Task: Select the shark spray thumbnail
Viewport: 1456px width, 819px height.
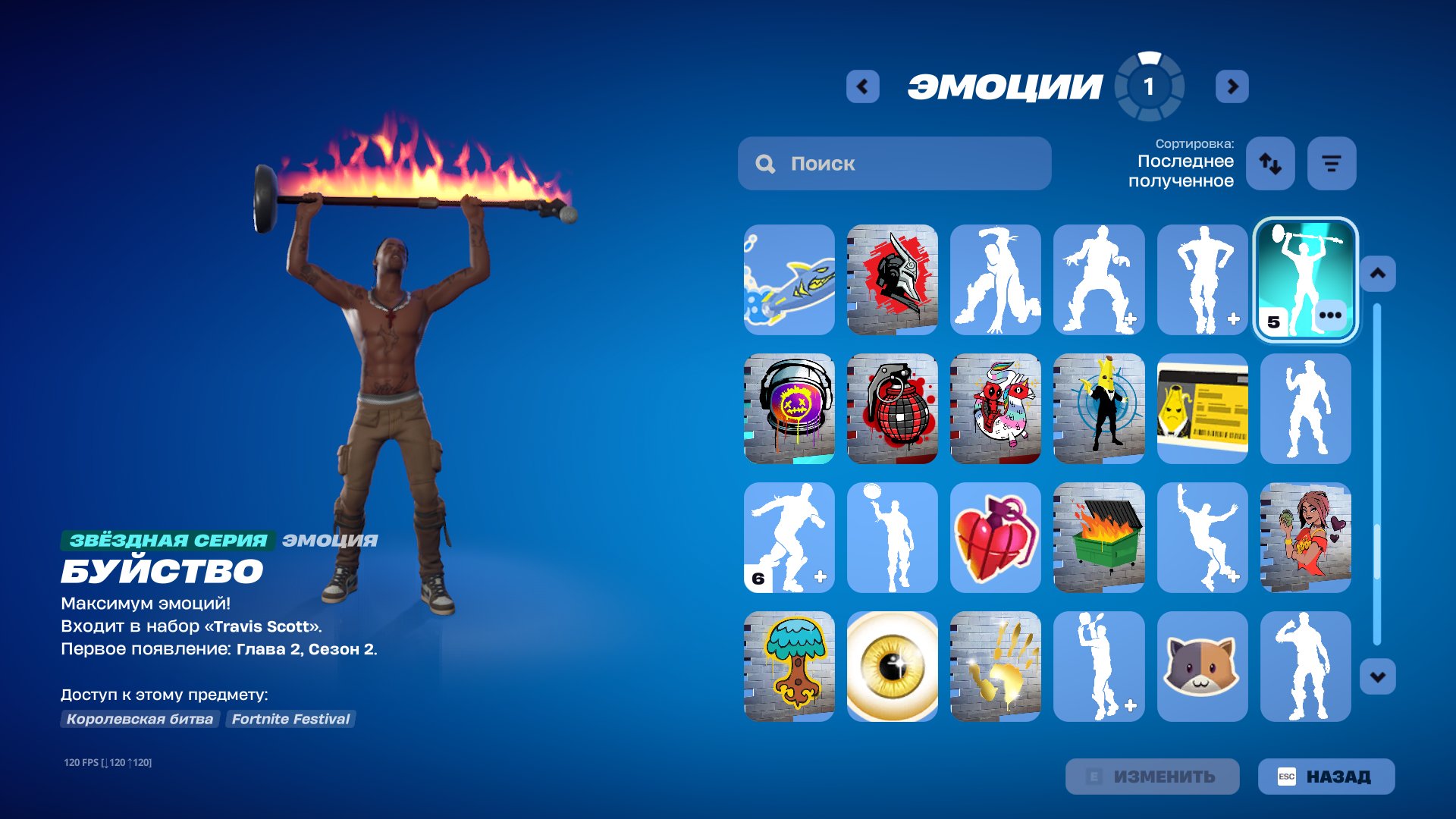Action: point(789,281)
